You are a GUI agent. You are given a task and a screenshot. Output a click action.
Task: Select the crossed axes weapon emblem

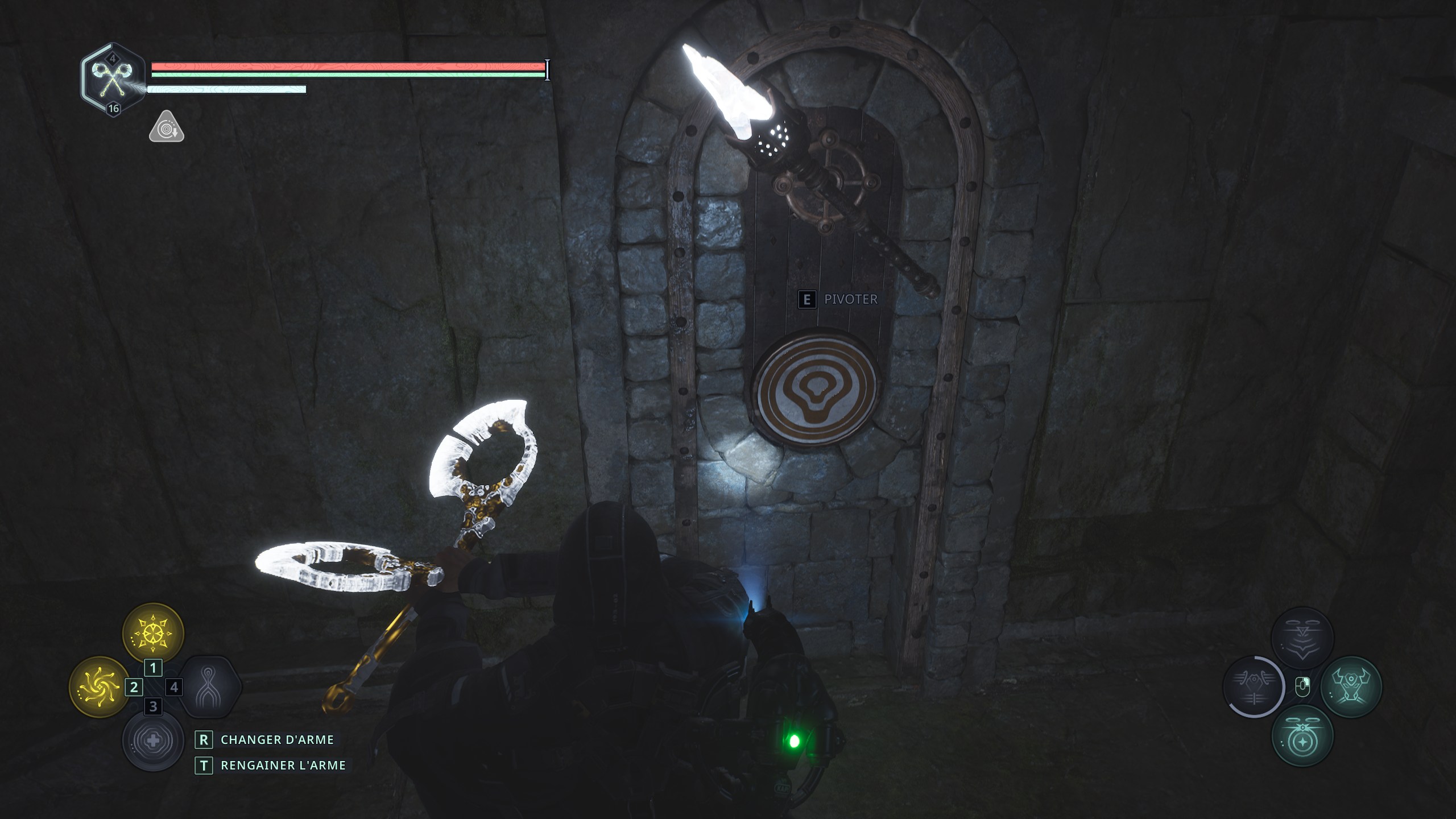[x=111, y=80]
